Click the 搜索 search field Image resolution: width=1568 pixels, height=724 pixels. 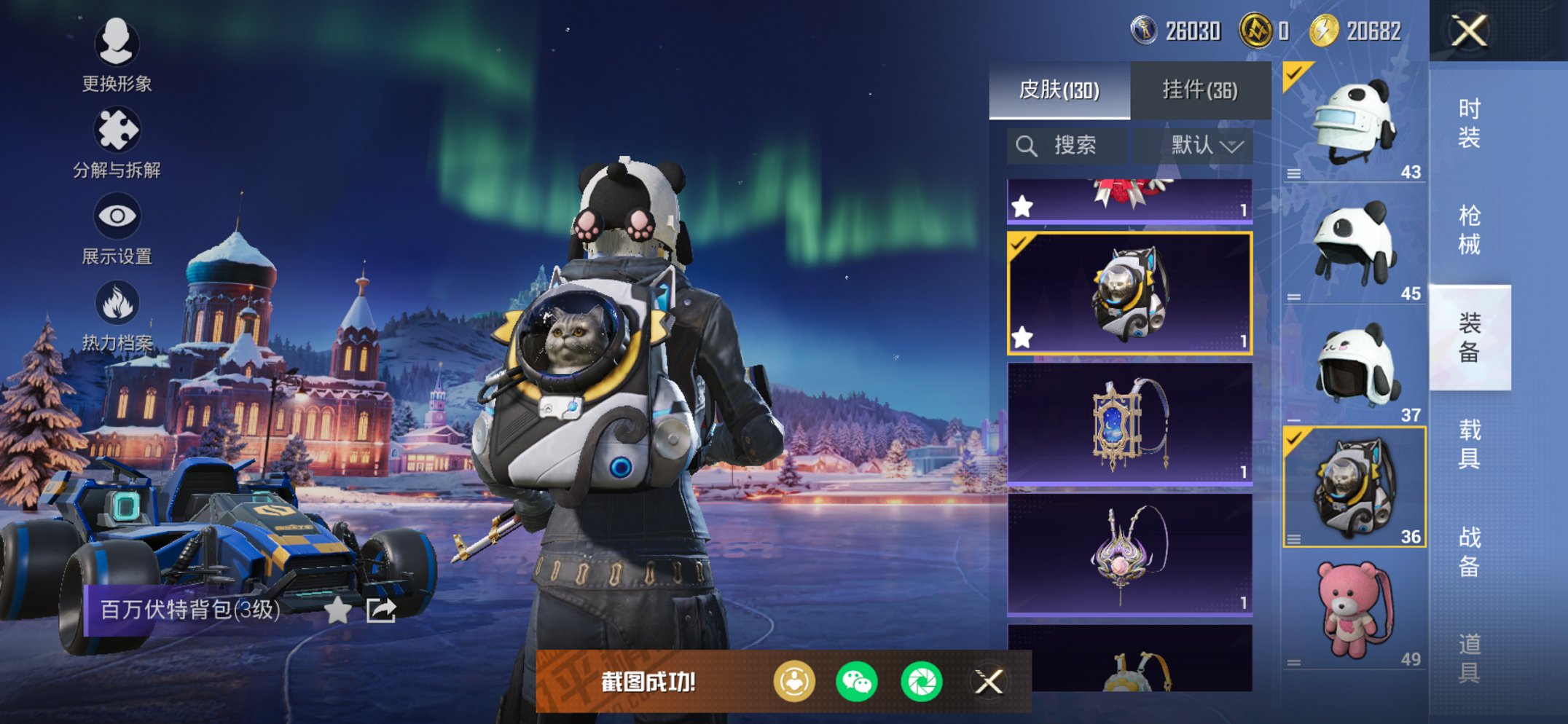click(x=1067, y=146)
